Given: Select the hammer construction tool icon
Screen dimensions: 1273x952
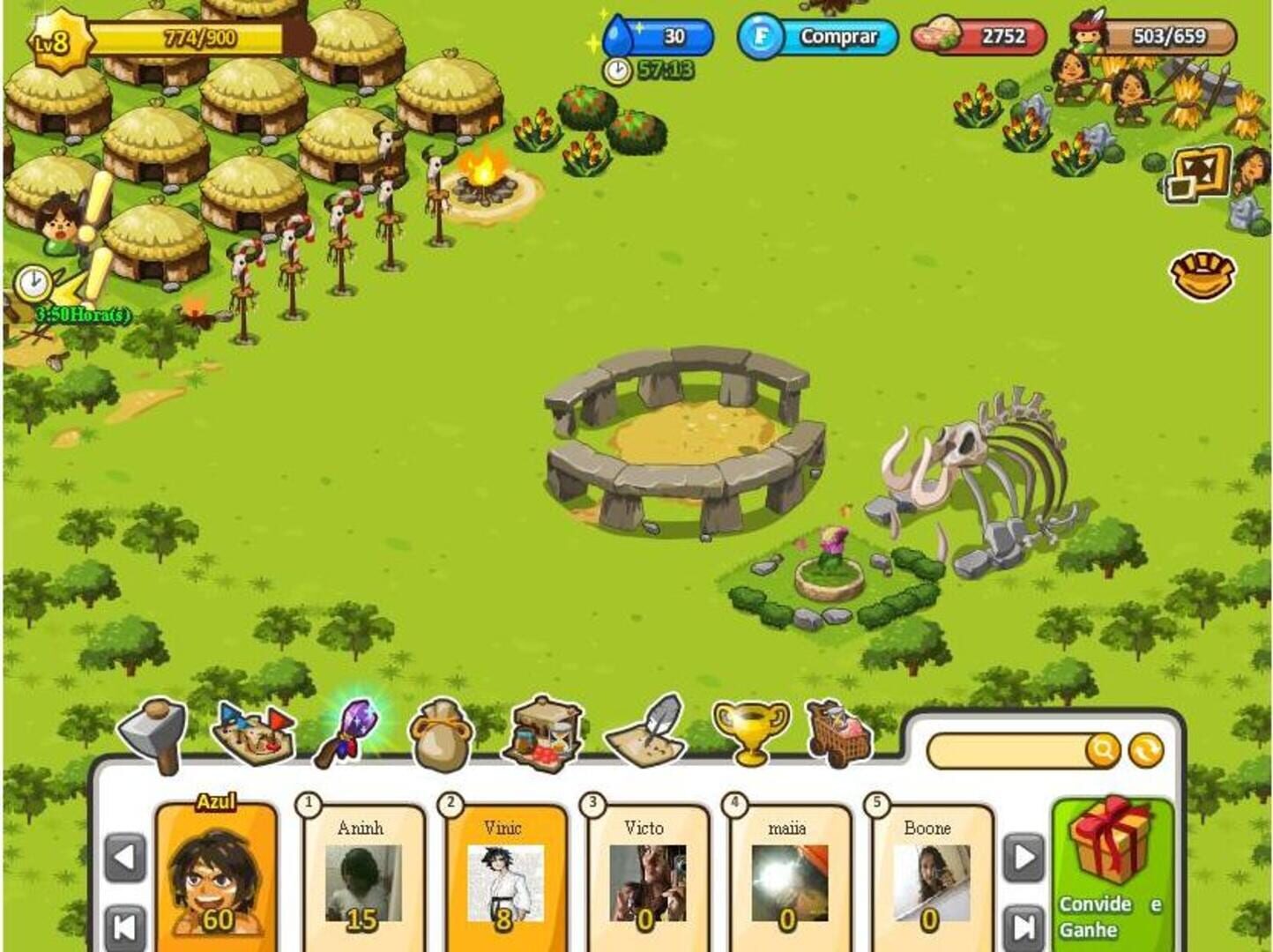Looking at the screenshot, I should click(x=154, y=733).
